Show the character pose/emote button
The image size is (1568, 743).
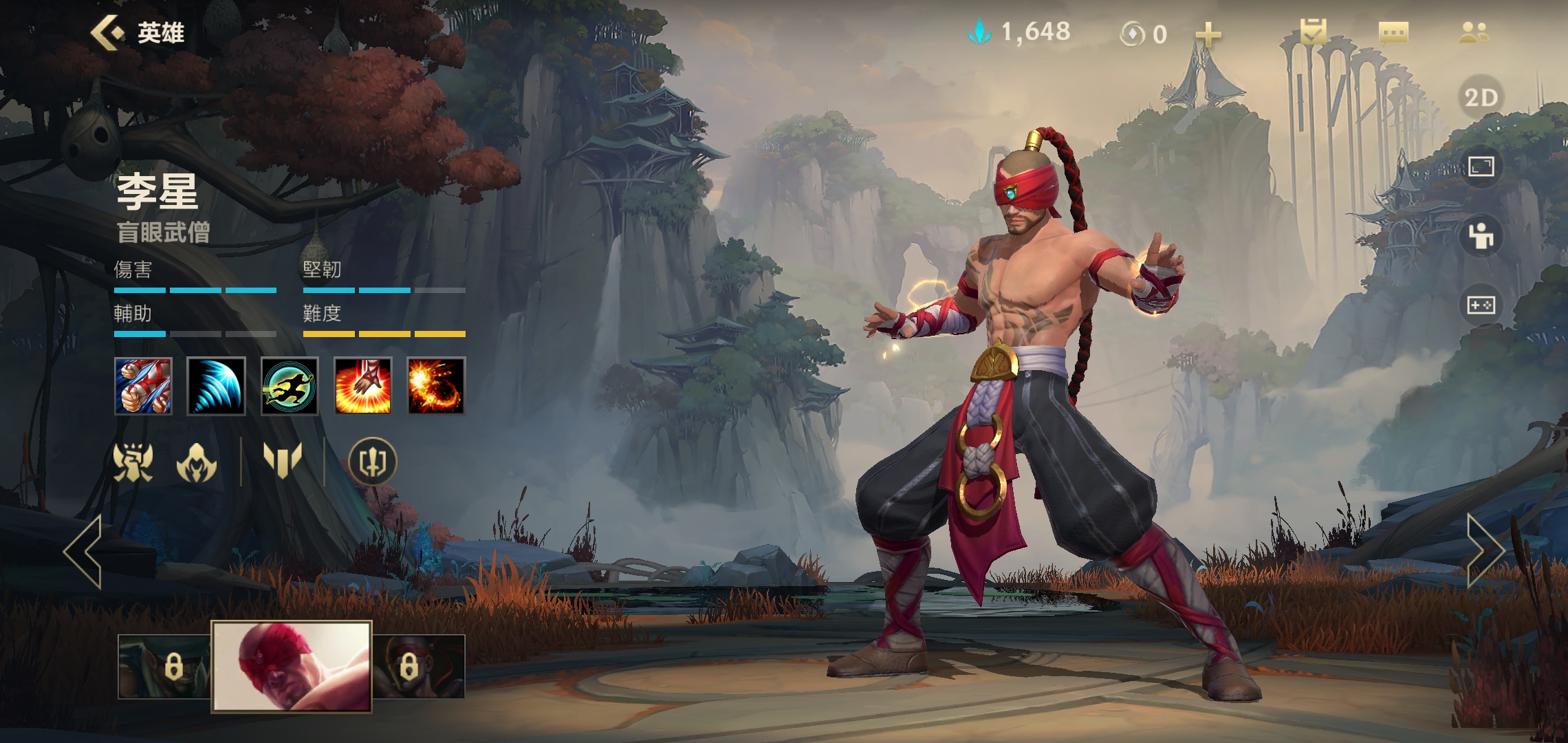coord(1481,236)
